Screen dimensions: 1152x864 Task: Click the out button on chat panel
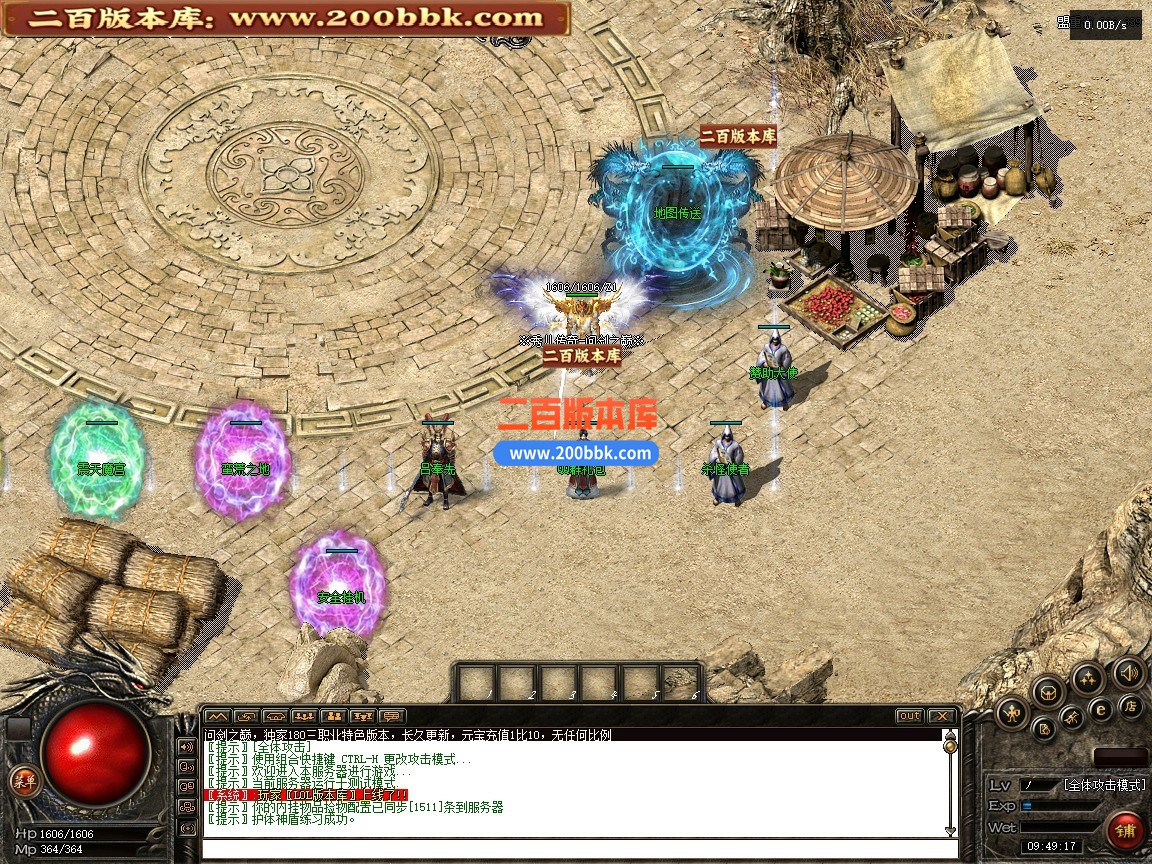point(909,716)
